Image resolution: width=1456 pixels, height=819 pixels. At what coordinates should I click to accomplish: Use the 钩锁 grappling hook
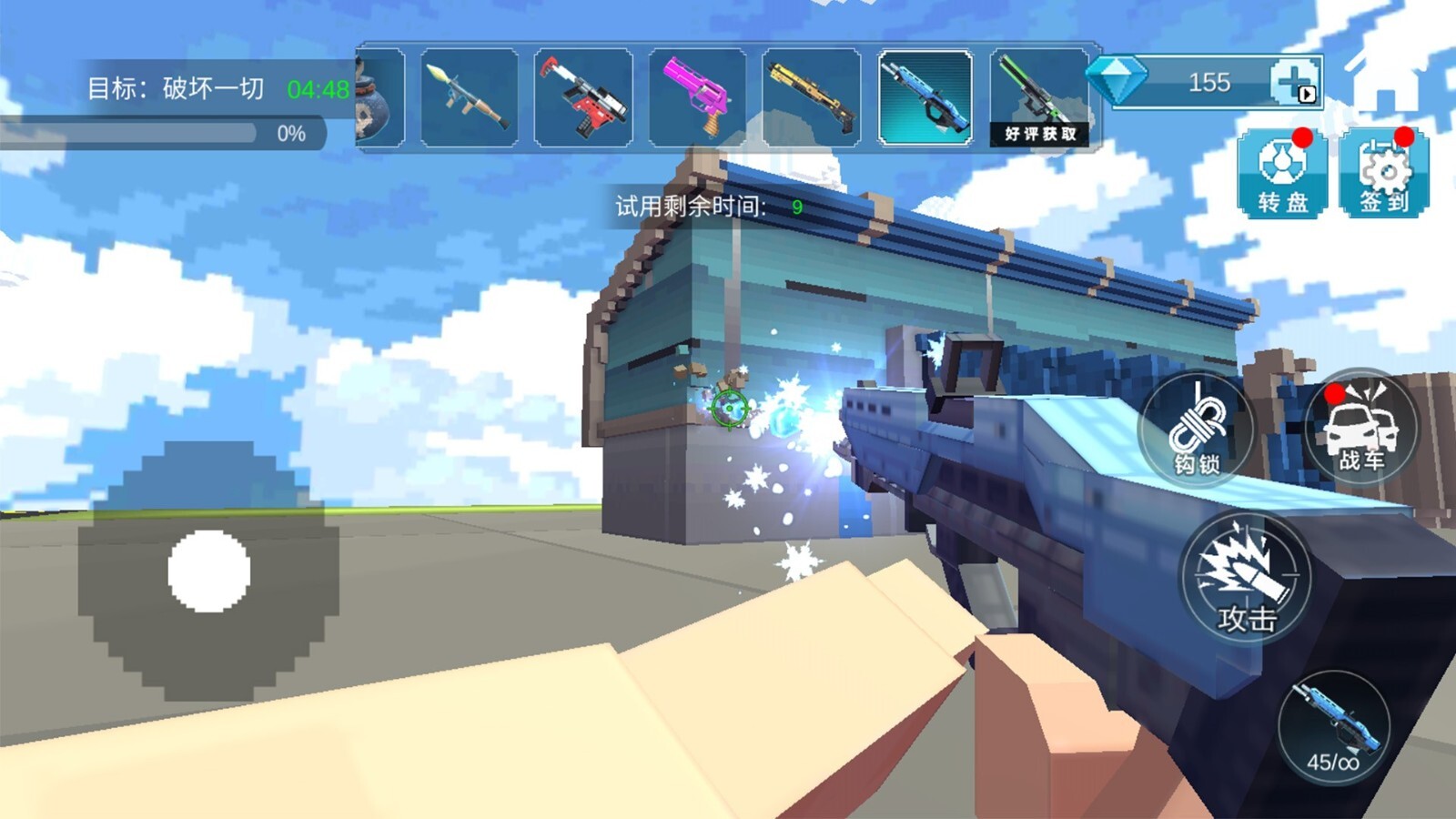(1197, 429)
